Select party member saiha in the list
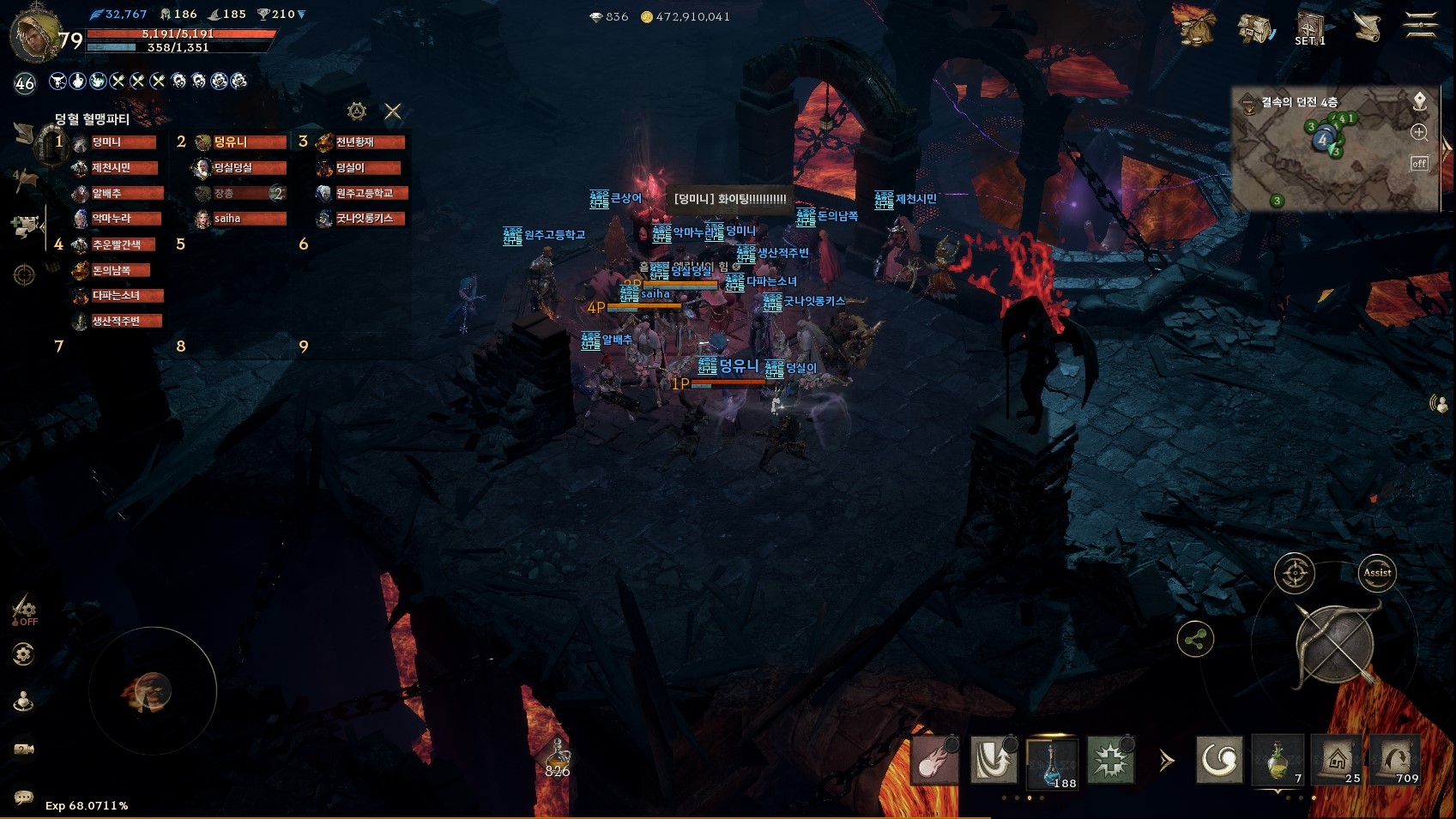The image size is (1456, 819). [240, 219]
